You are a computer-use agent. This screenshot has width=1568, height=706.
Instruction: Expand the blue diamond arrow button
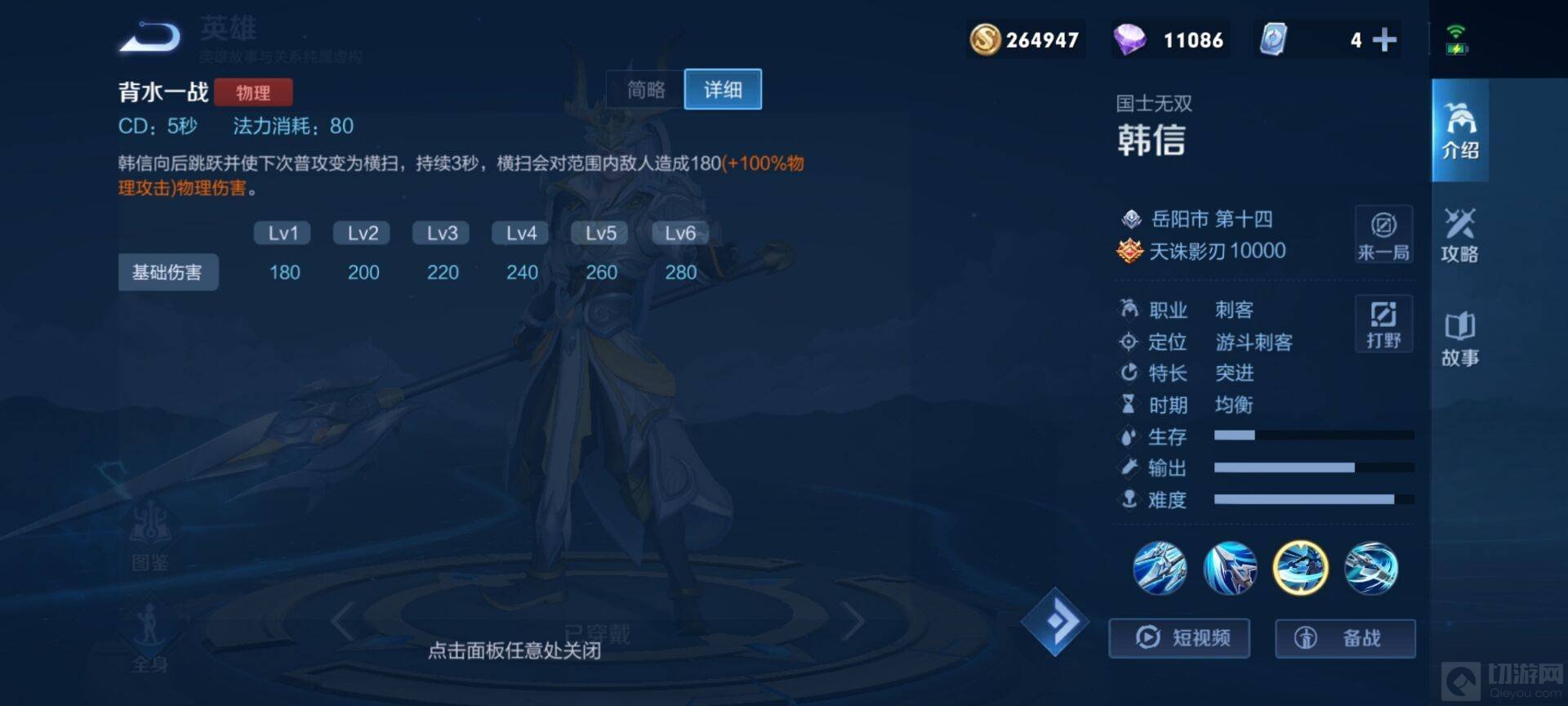point(1055,622)
